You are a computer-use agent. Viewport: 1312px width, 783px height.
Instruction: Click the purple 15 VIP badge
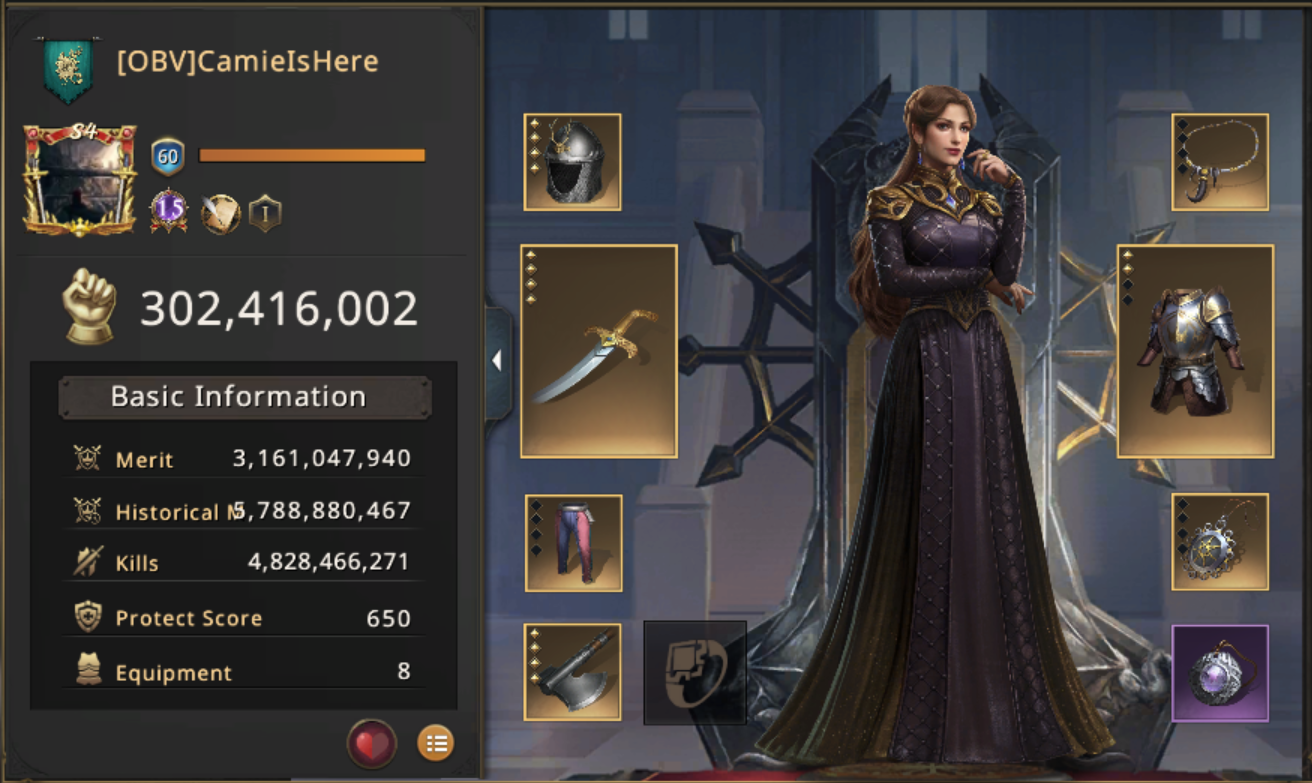click(168, 212)
